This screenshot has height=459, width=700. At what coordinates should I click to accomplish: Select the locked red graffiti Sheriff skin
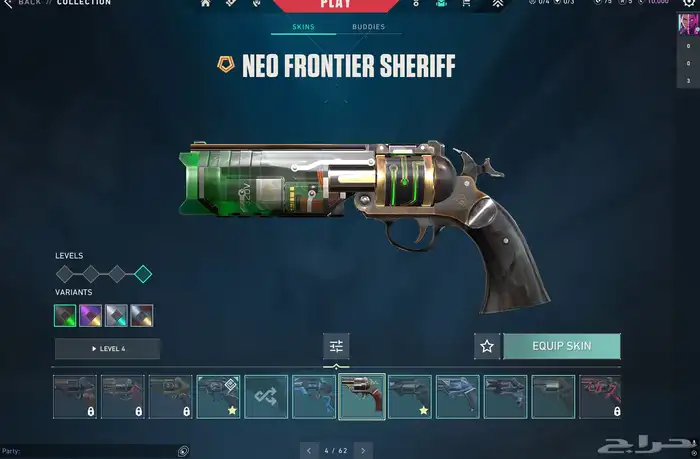coord(600,396)
